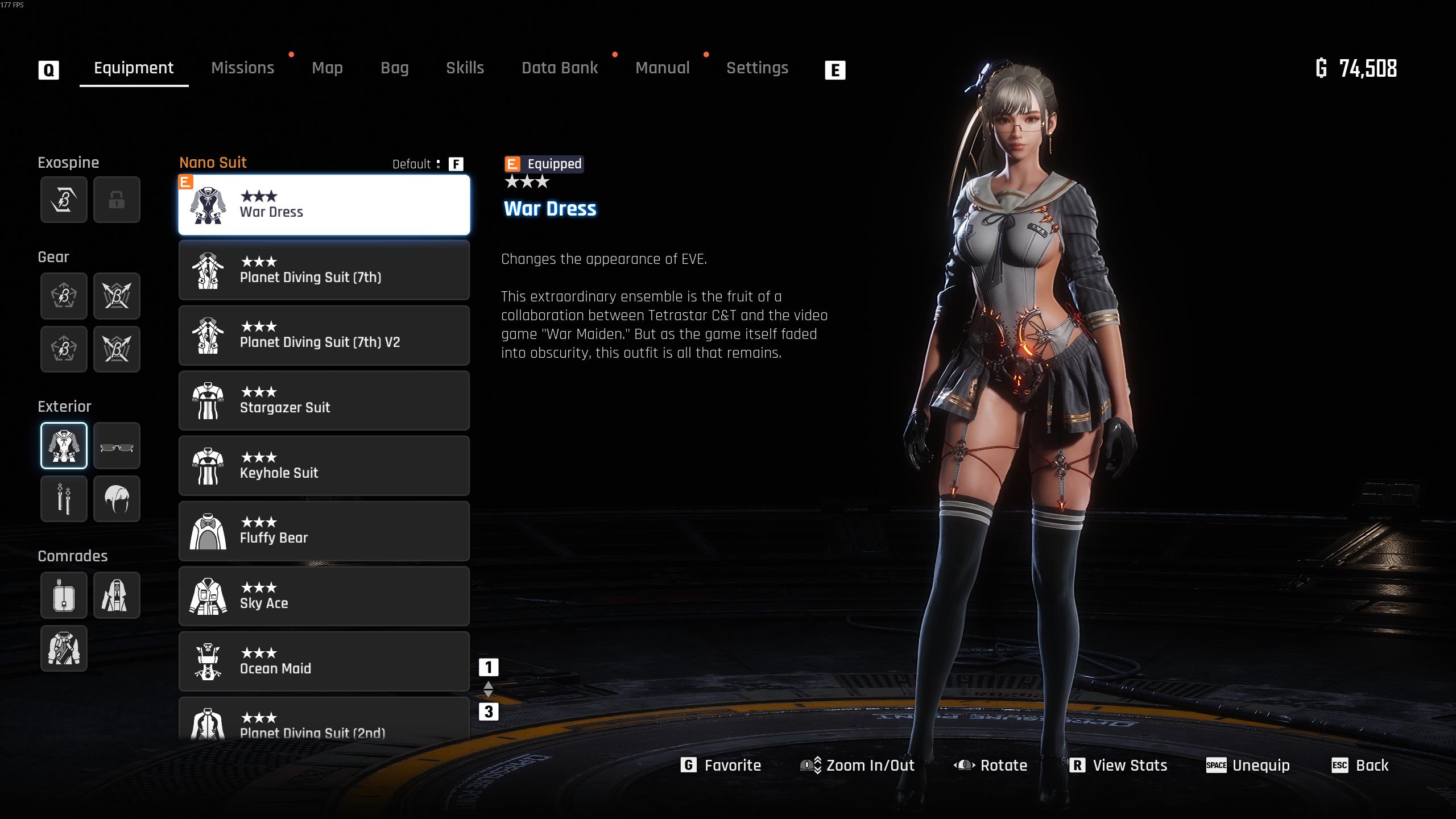Choose the Keyhole Suit entry
1456x819 pixels.
[324, 466]
